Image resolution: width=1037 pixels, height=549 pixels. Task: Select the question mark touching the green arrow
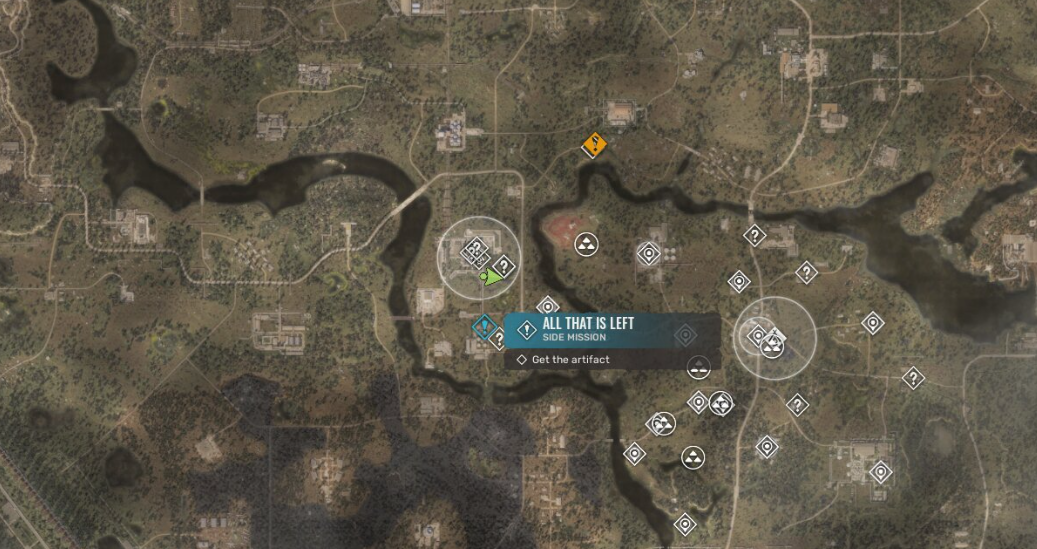click(505, 265)
